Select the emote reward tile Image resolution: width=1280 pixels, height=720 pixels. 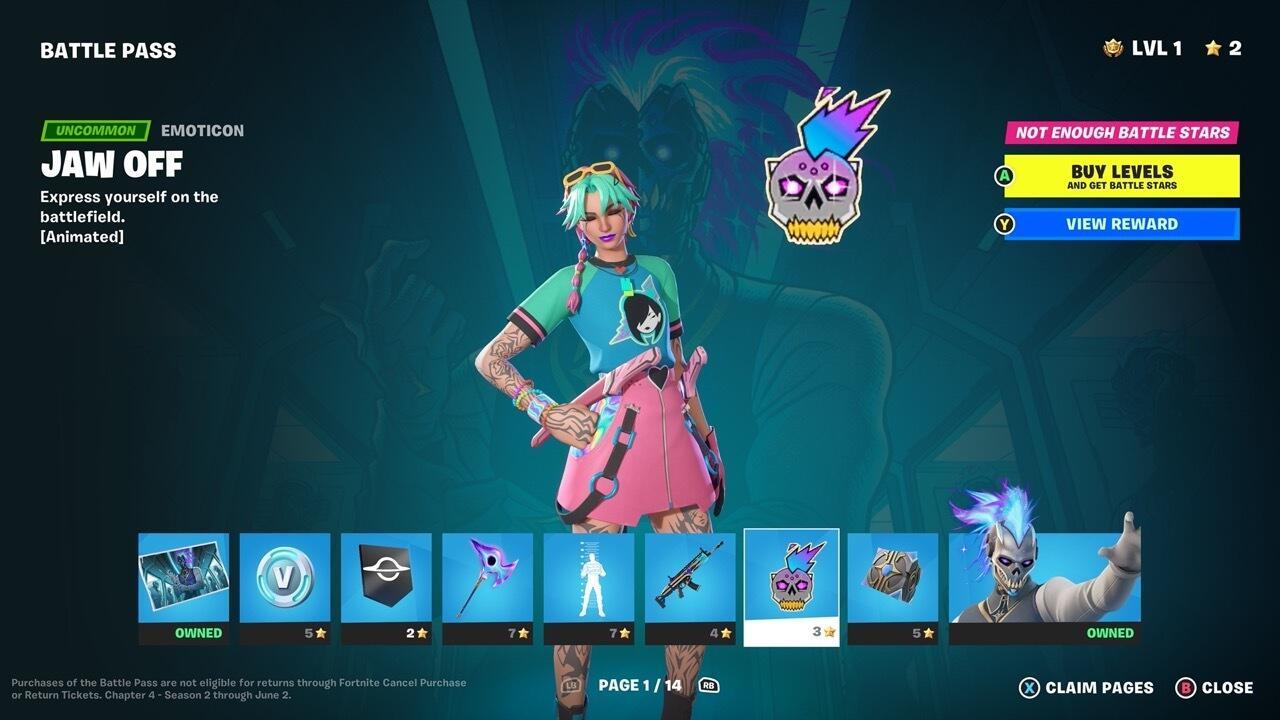(589, 580)
